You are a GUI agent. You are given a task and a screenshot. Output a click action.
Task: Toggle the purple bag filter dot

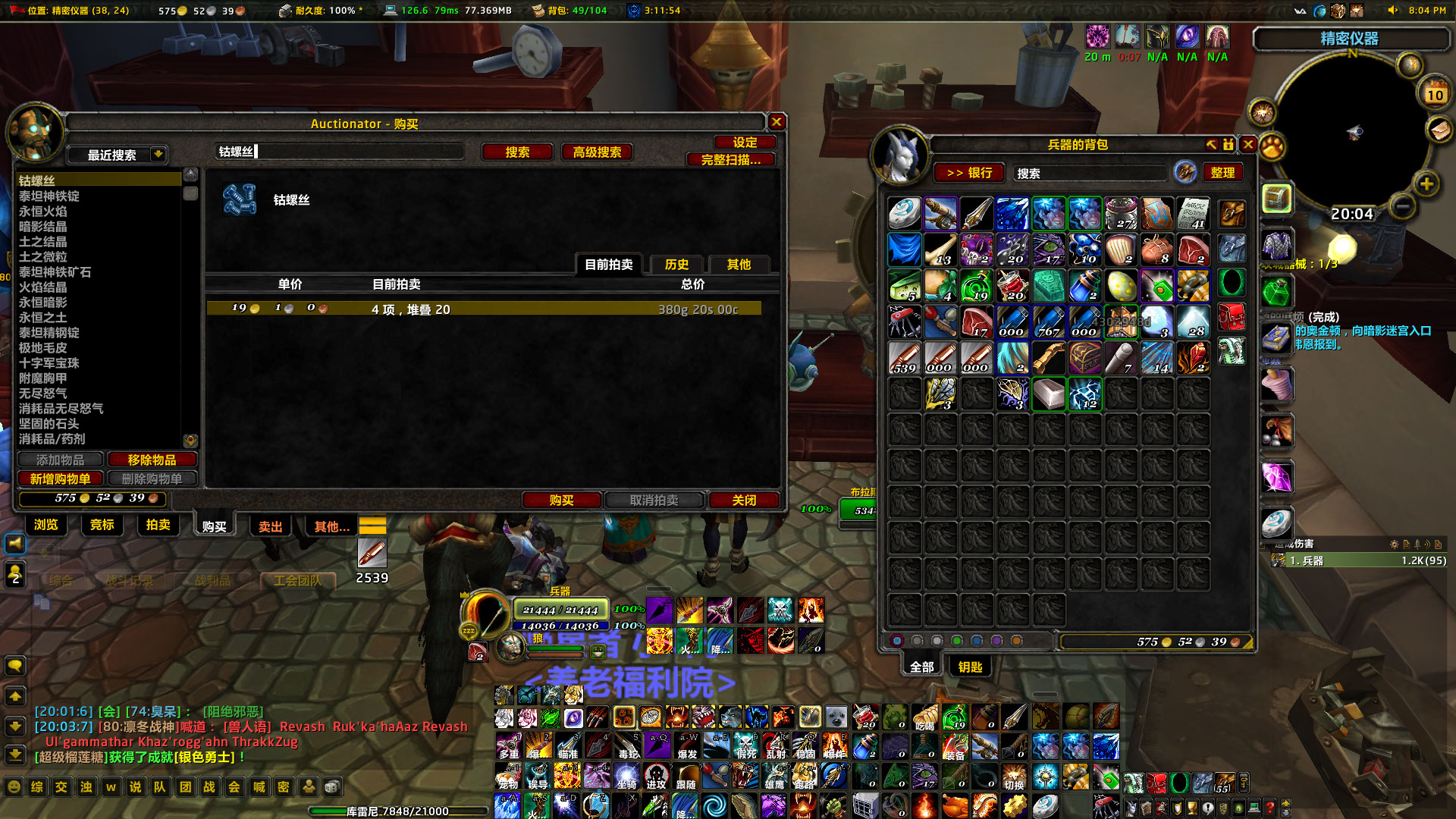pyautogui.click(x=996, y=640)
